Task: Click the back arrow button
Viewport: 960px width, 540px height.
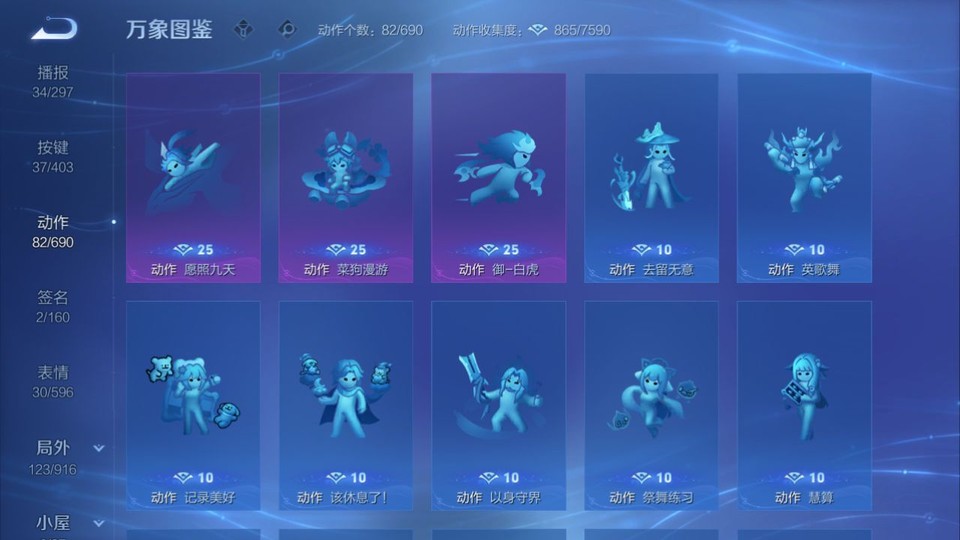Action: click(x=54, y=29)
